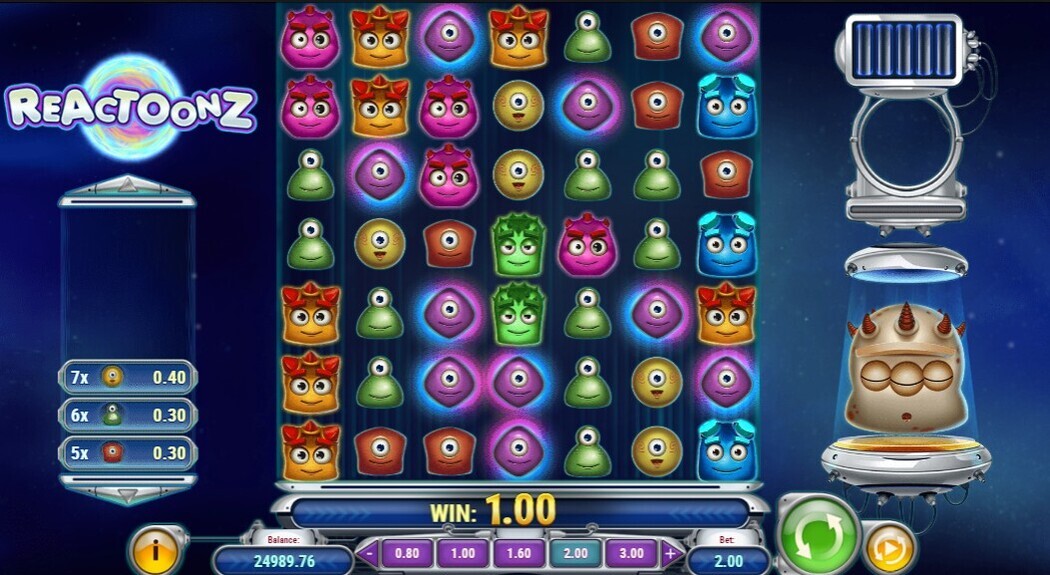Click the up arrow above the win list
Screen dimensions: 1050x575
click(x=127, y=185)
